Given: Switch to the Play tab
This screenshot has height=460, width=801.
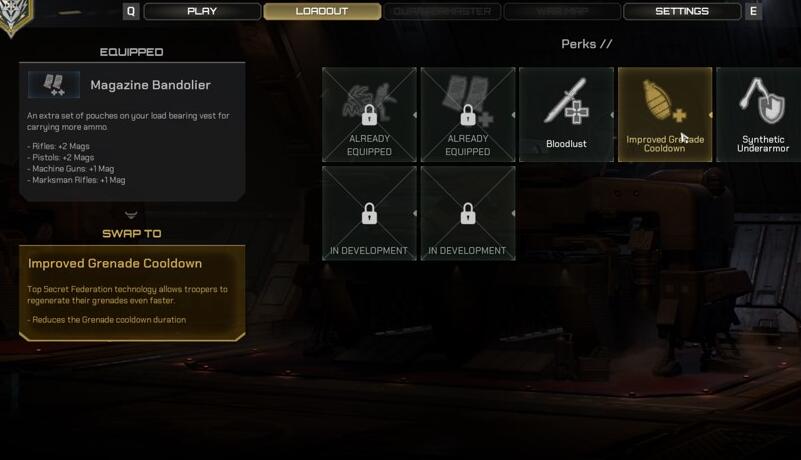Looking at the screenshot, I should 202,11.
